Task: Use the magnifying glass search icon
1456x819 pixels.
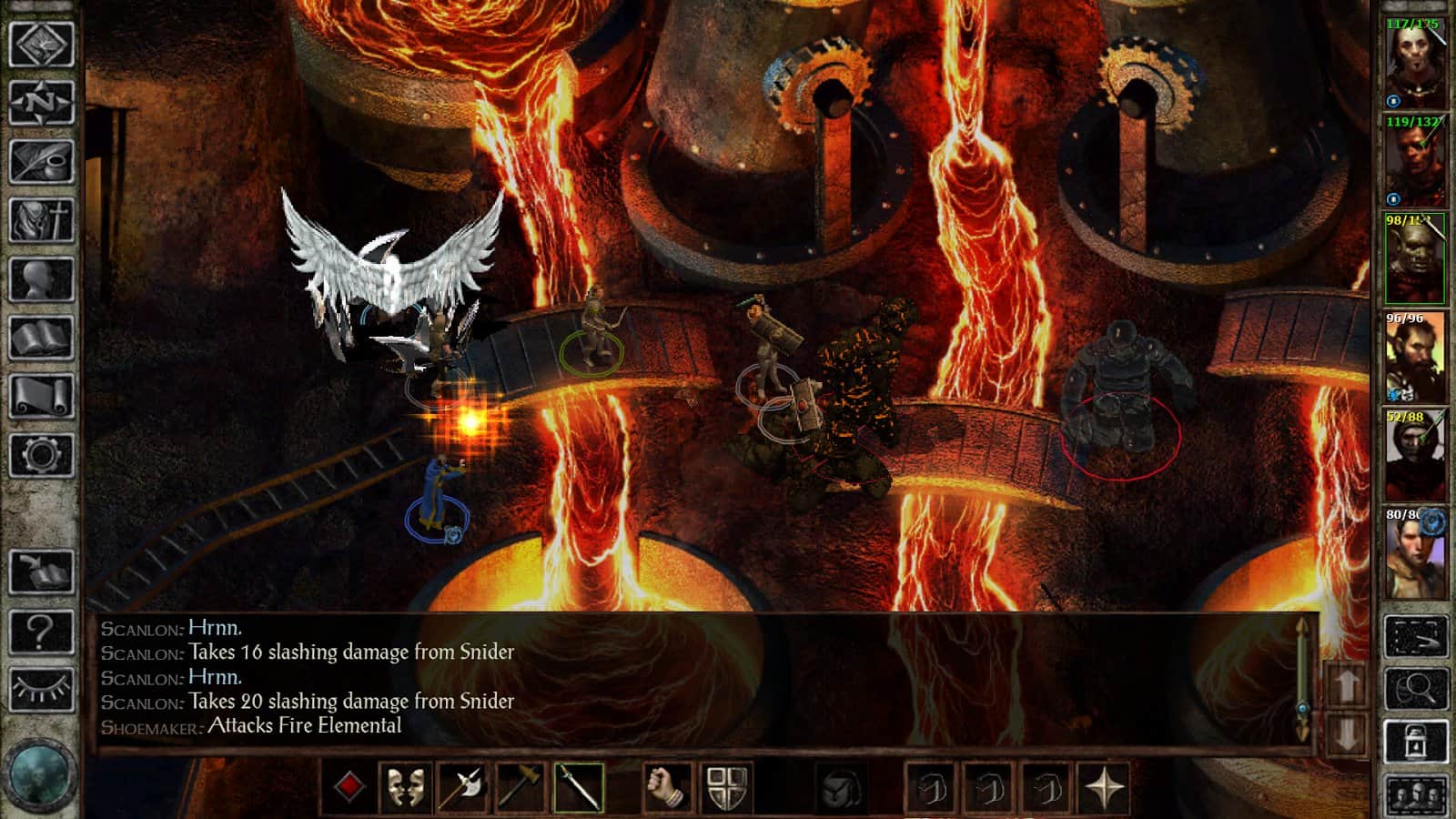Action: coord(1415,688)
